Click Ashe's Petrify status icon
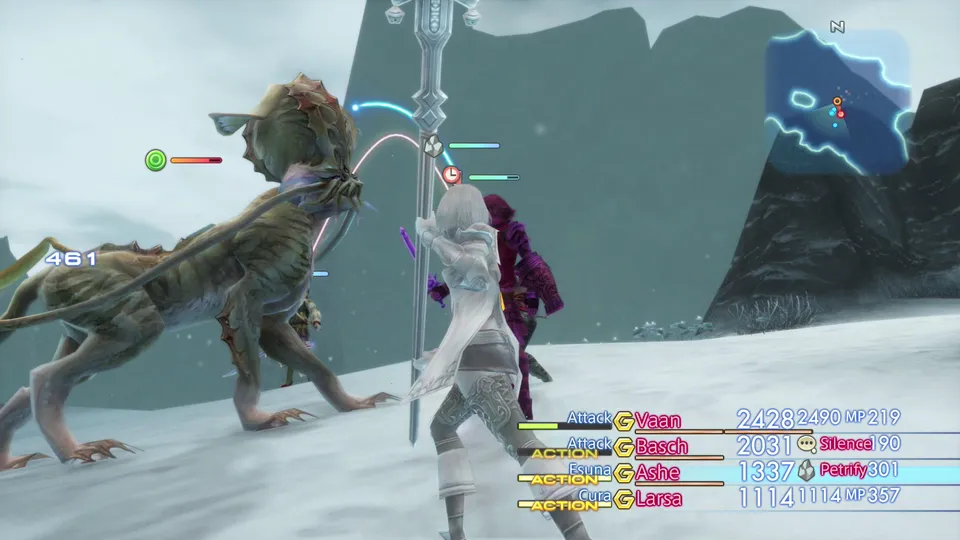The image size is (960, 540). click(807, 471)
